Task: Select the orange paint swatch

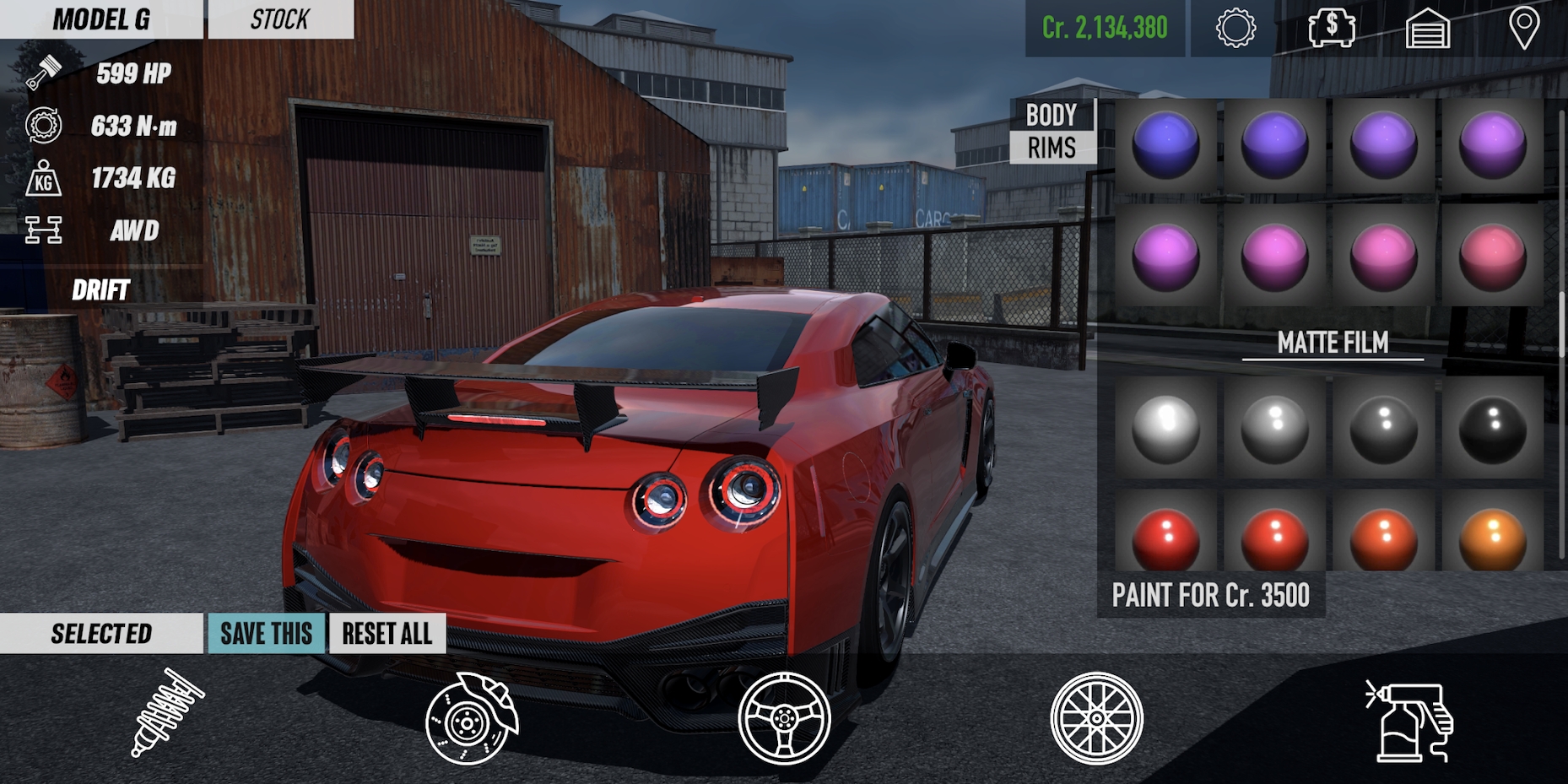Action: click(x=1490, y=538)
